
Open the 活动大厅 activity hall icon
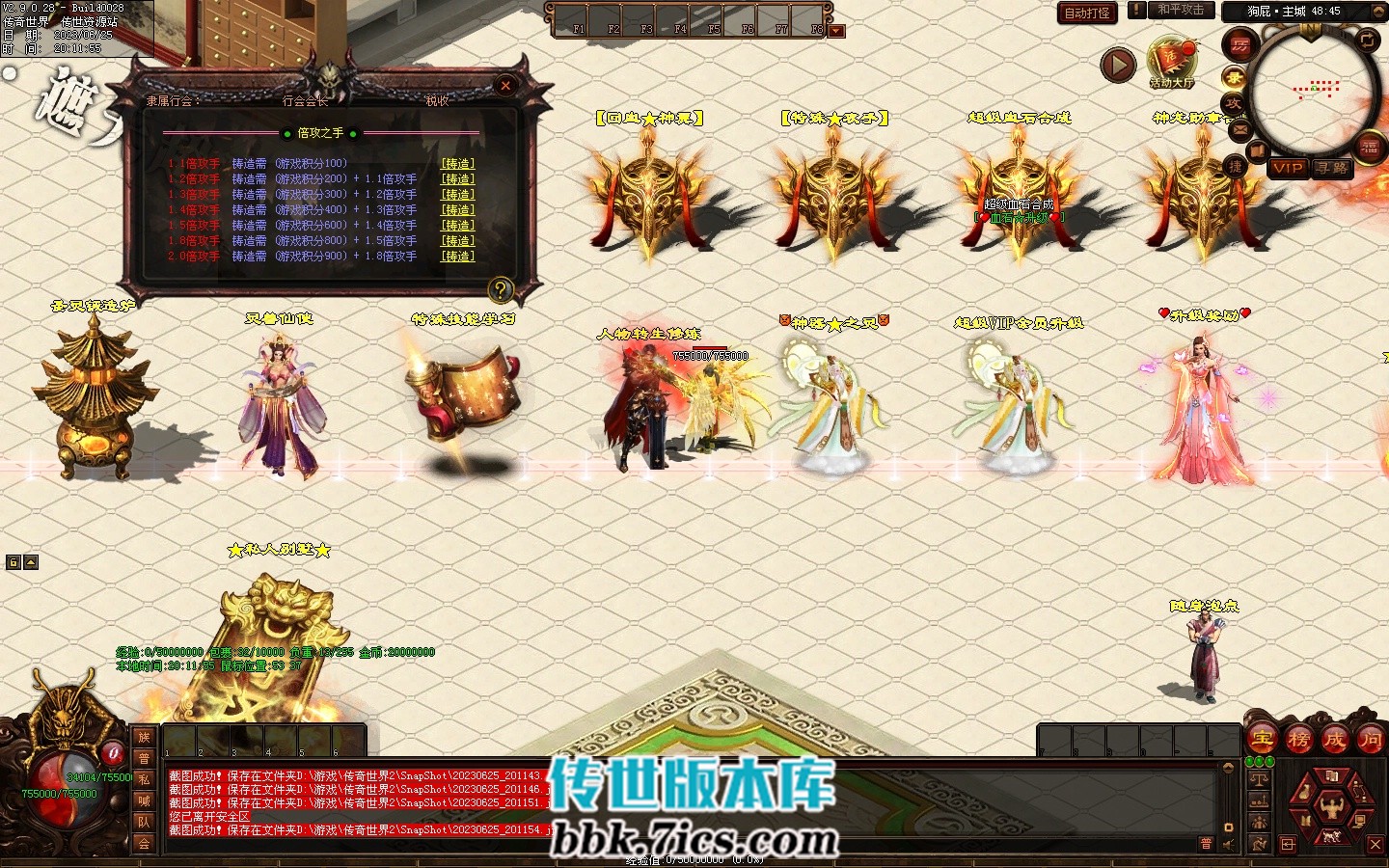pyautogui.click(x=1171, y=60)
